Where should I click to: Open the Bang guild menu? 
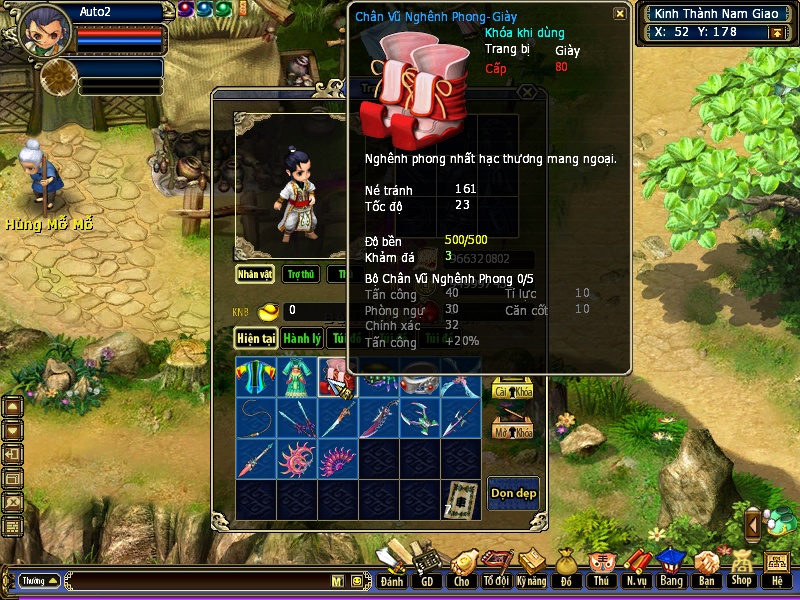(670, 568)
